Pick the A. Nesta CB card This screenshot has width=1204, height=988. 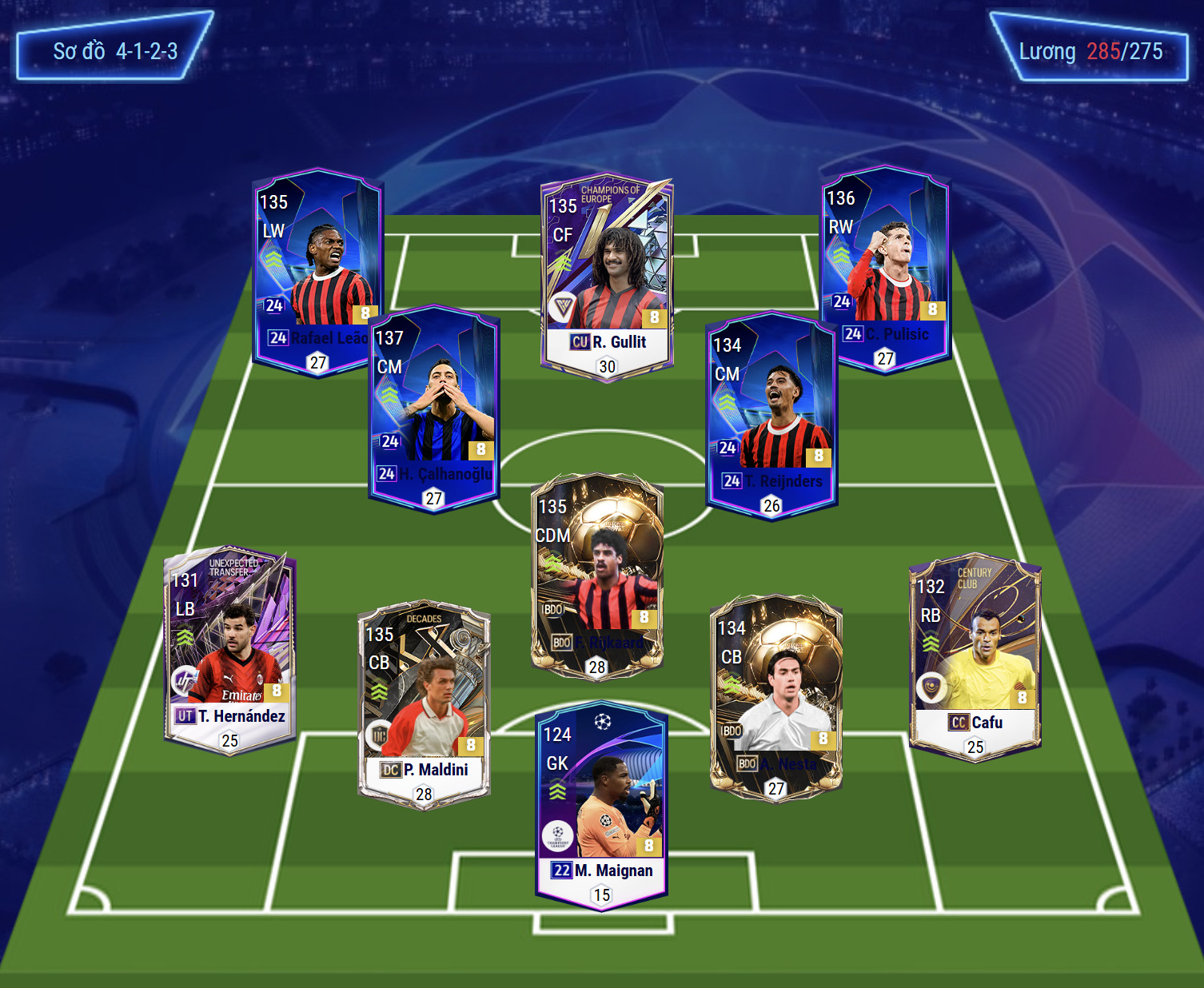click(x=775, y=696)
